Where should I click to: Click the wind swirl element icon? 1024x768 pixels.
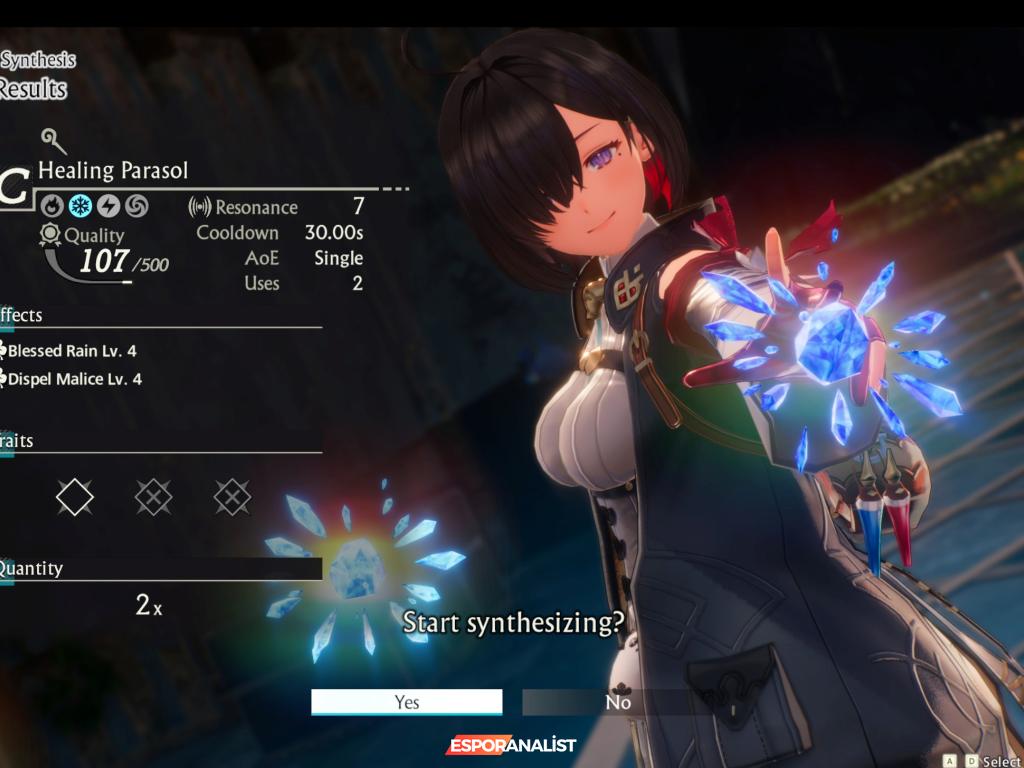tap(136, 207)
